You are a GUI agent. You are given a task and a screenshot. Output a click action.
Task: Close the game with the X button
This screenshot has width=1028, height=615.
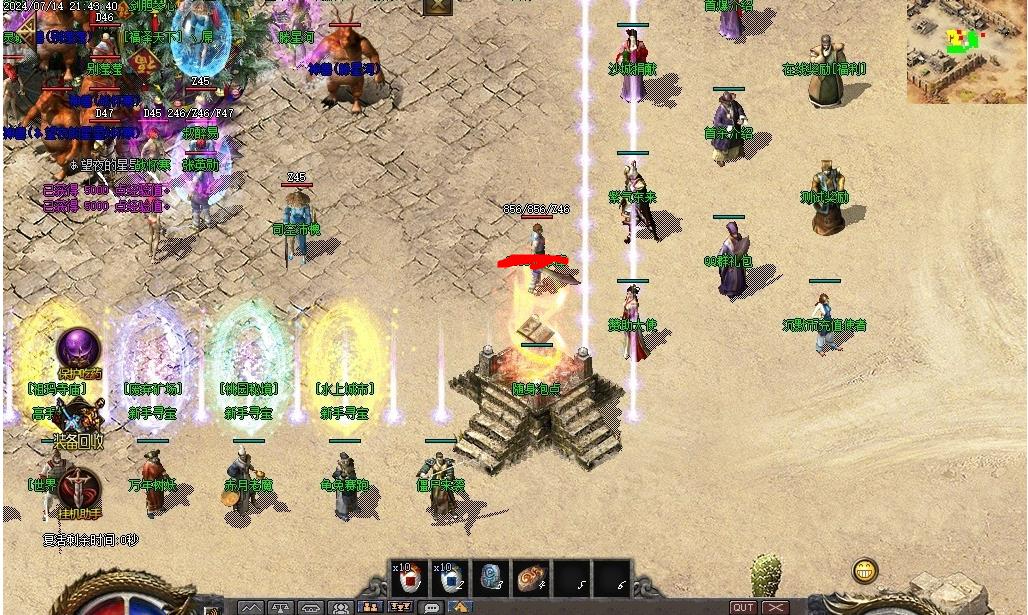[x=776, y=607]
